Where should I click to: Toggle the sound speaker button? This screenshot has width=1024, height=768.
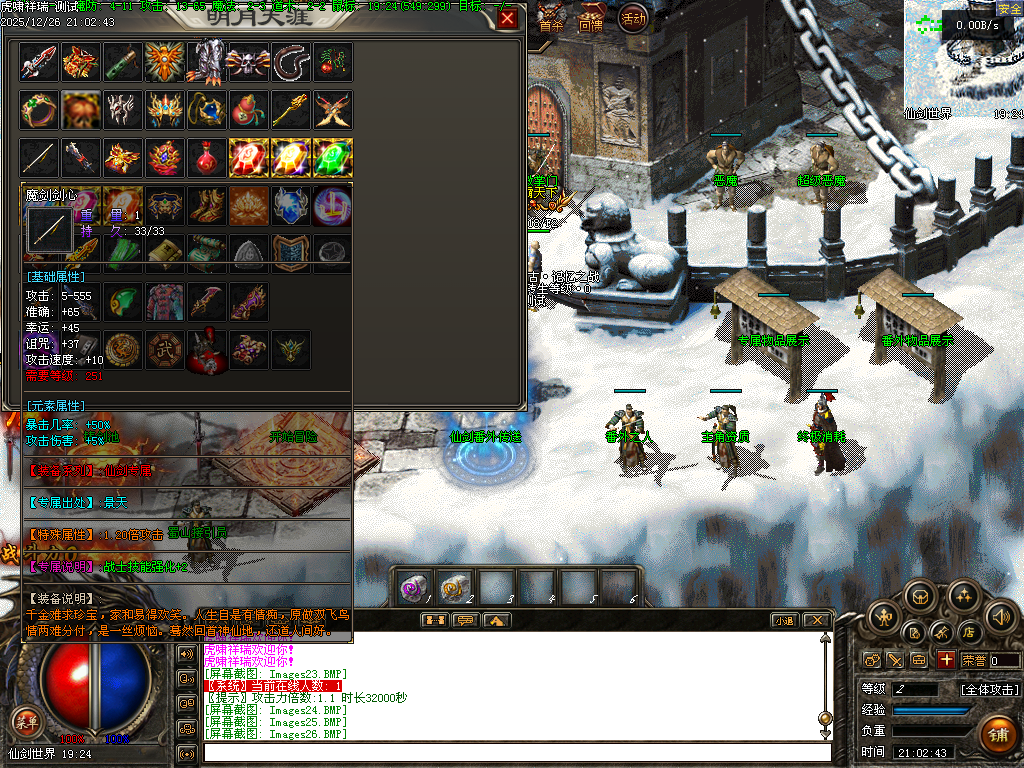(1002, 616)
